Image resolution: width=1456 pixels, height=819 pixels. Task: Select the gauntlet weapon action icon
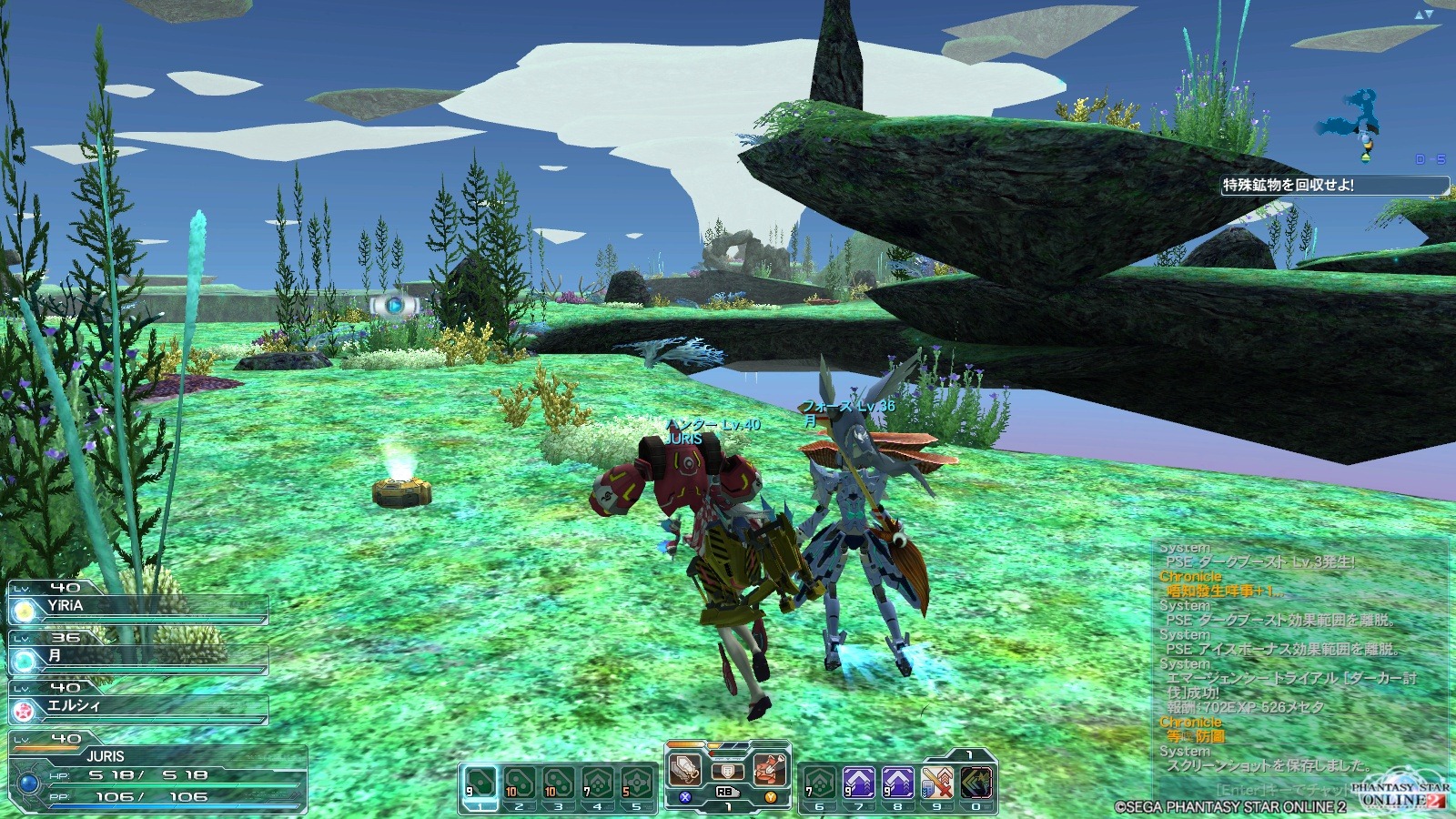[x=685, y=770]
